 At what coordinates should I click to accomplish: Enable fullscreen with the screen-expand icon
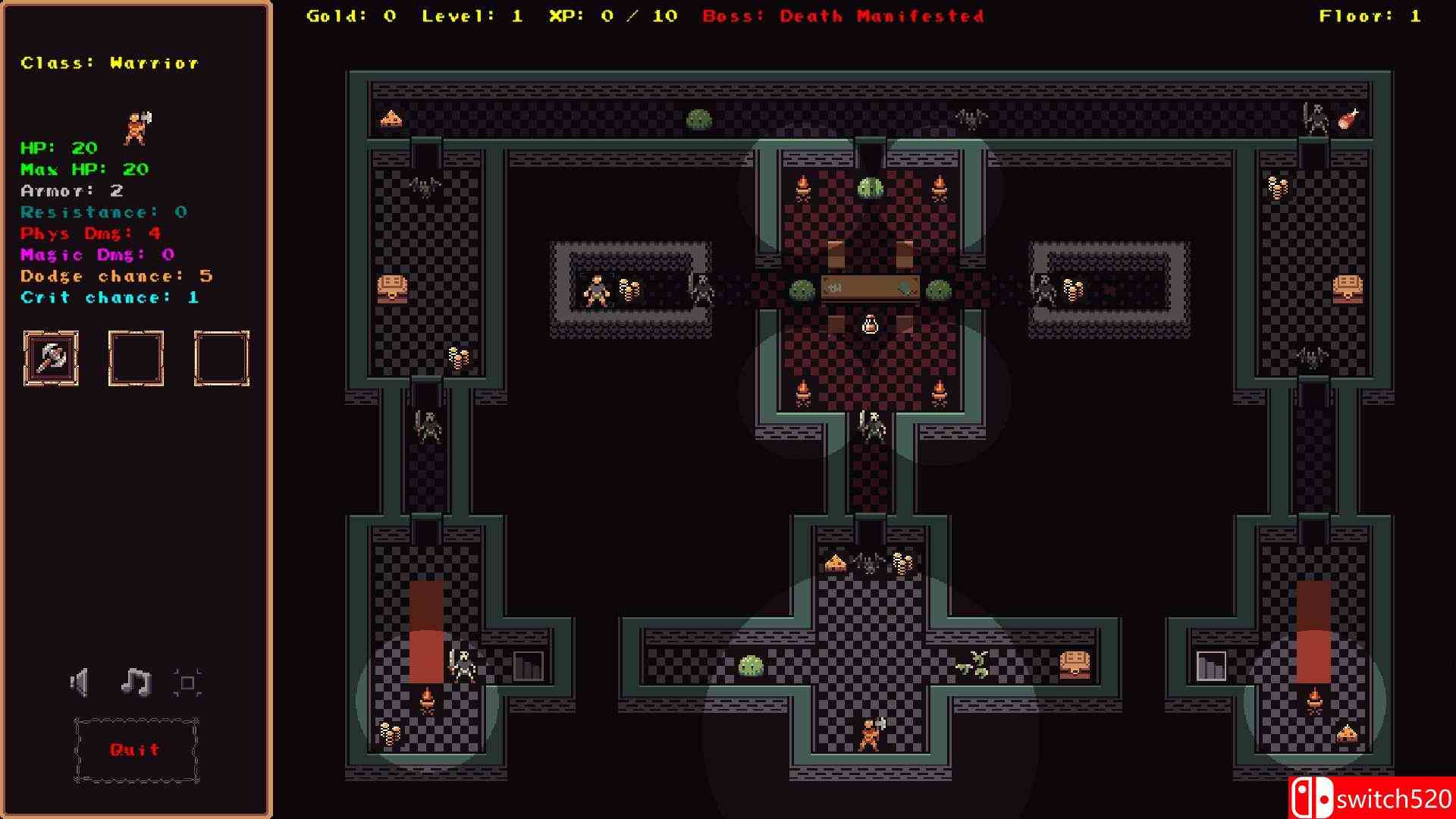187,681
